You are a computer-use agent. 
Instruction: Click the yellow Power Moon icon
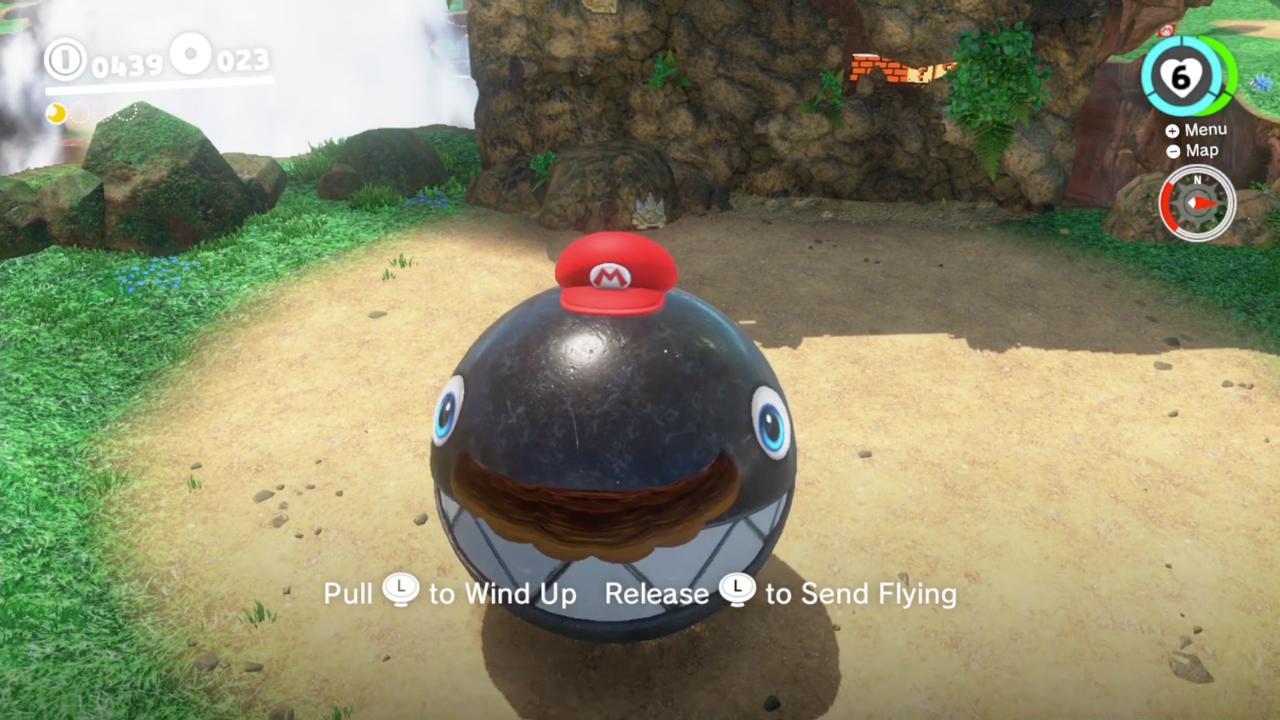(x=57, y=114)
